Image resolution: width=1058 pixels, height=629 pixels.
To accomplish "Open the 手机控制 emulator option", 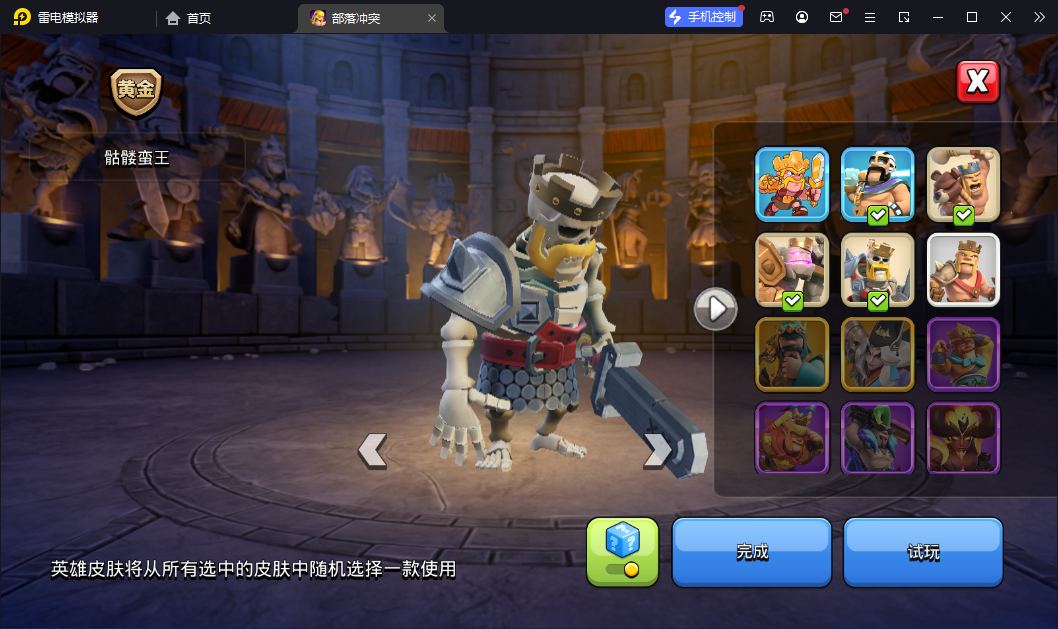I will click(x=704, y=17).
